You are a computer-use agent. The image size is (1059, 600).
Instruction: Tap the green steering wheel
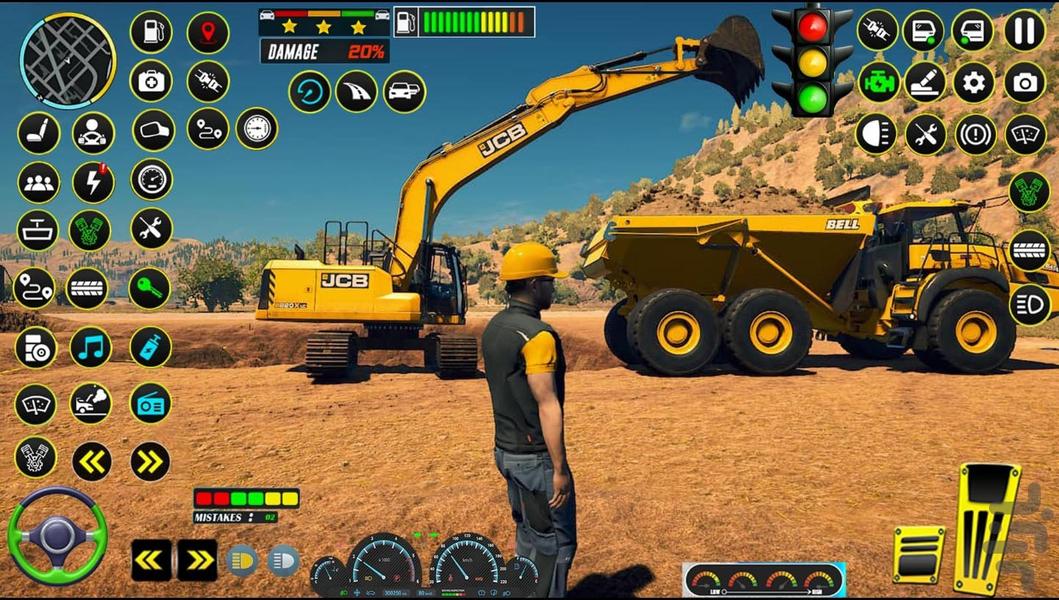click(56, 534)
